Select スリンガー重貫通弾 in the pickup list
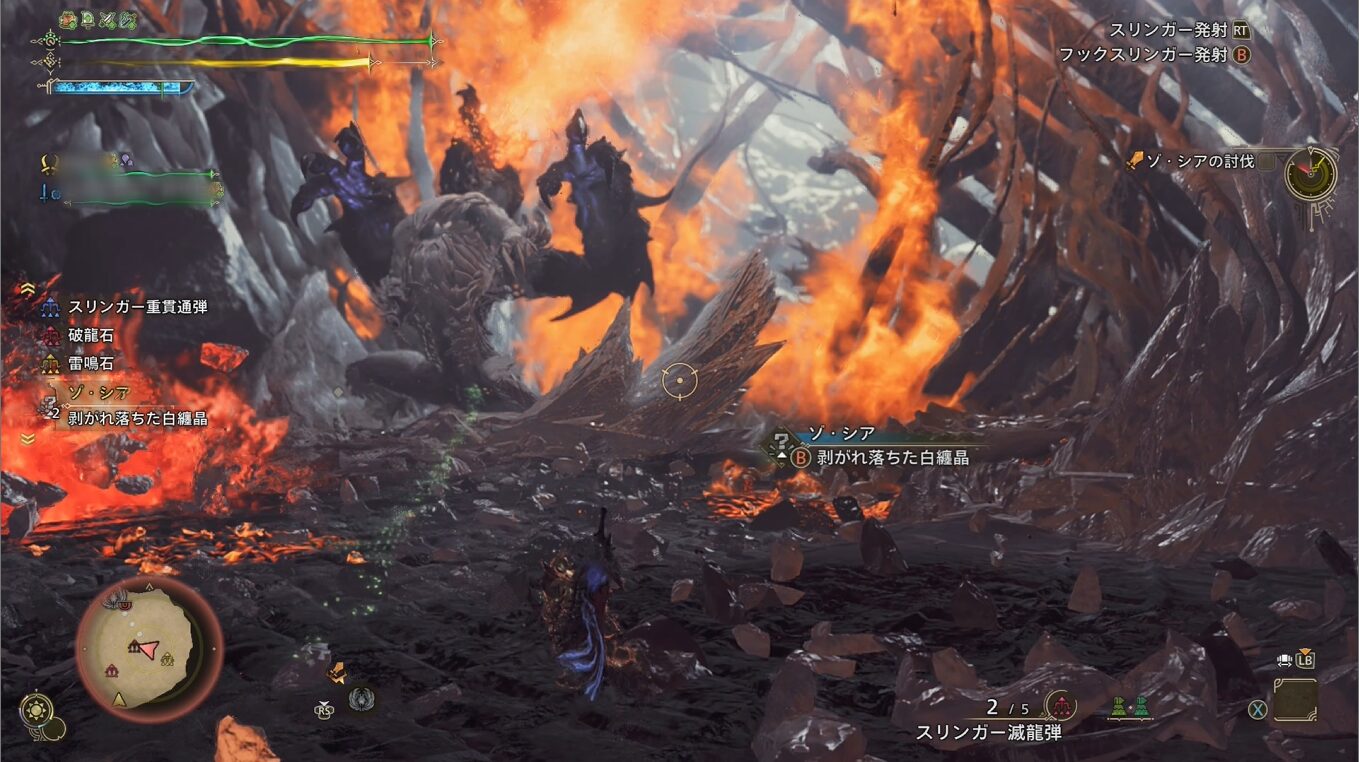The height and width of the screenshot is (762, 1359). point(137,307)
